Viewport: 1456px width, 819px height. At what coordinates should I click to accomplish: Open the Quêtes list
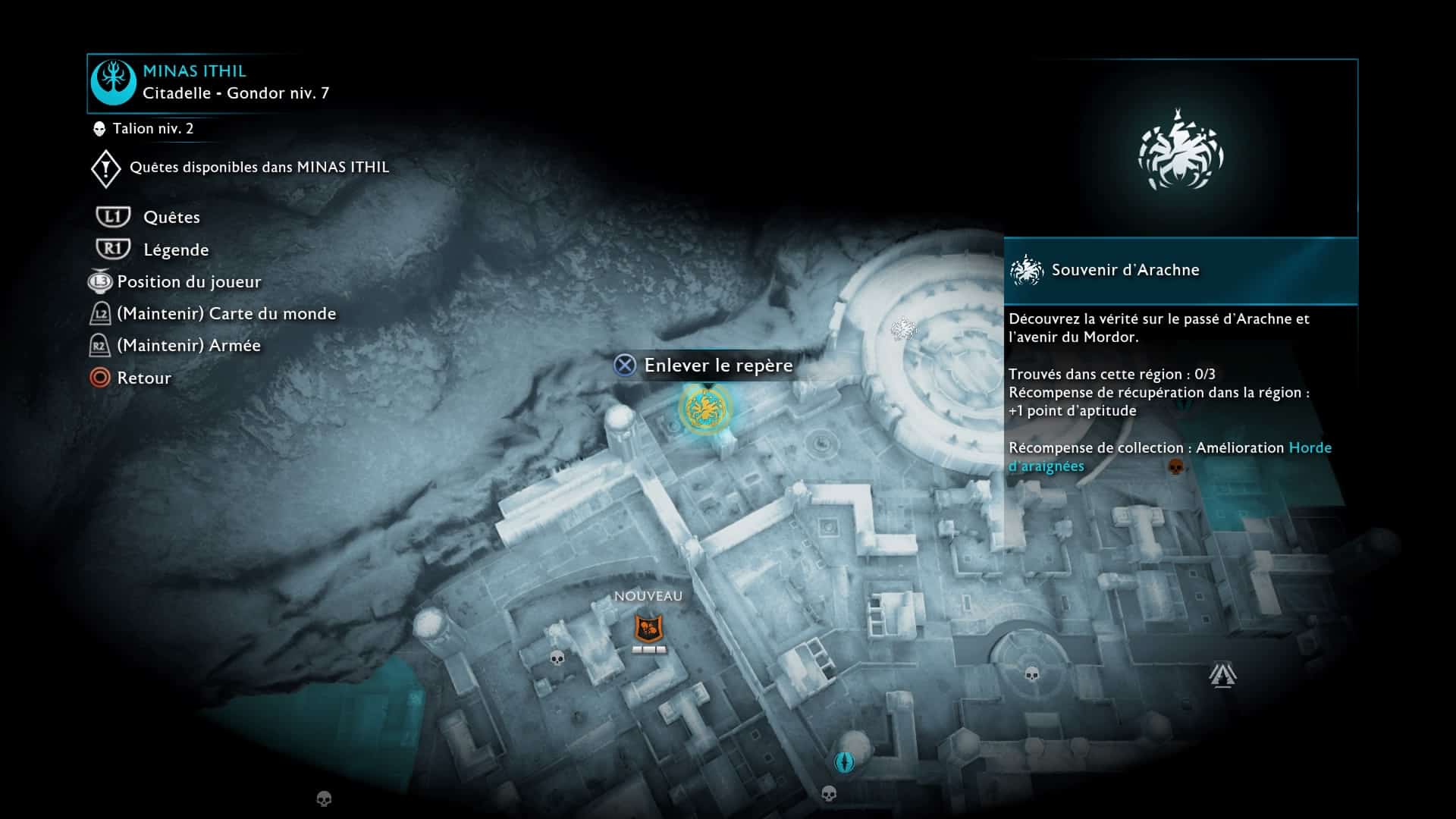(x=171, y=218)
